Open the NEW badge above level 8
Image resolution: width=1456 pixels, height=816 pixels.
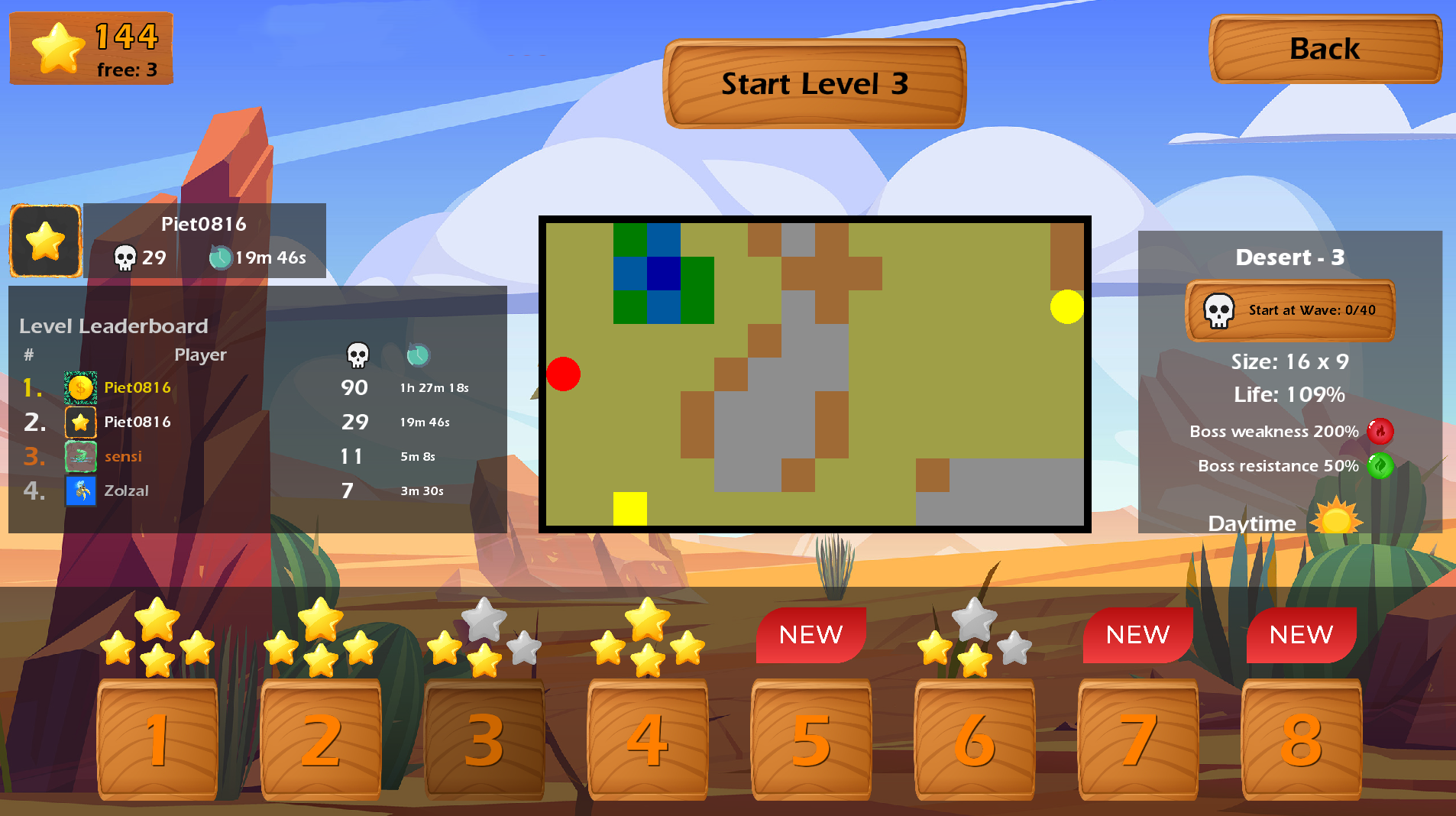[x=1301, y=634]
